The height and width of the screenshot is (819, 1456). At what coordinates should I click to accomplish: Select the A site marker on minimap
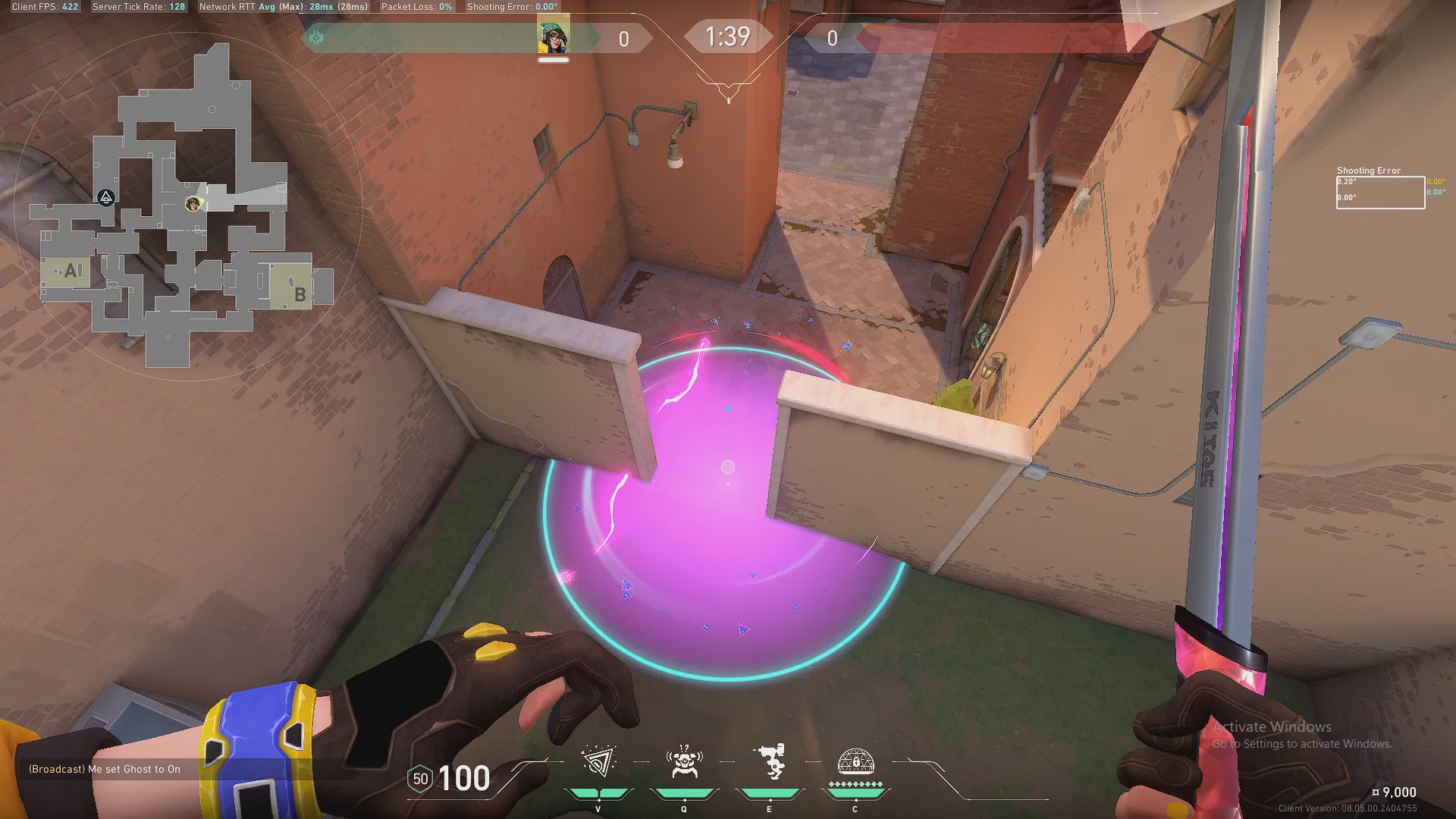click(x=72, y=271)
